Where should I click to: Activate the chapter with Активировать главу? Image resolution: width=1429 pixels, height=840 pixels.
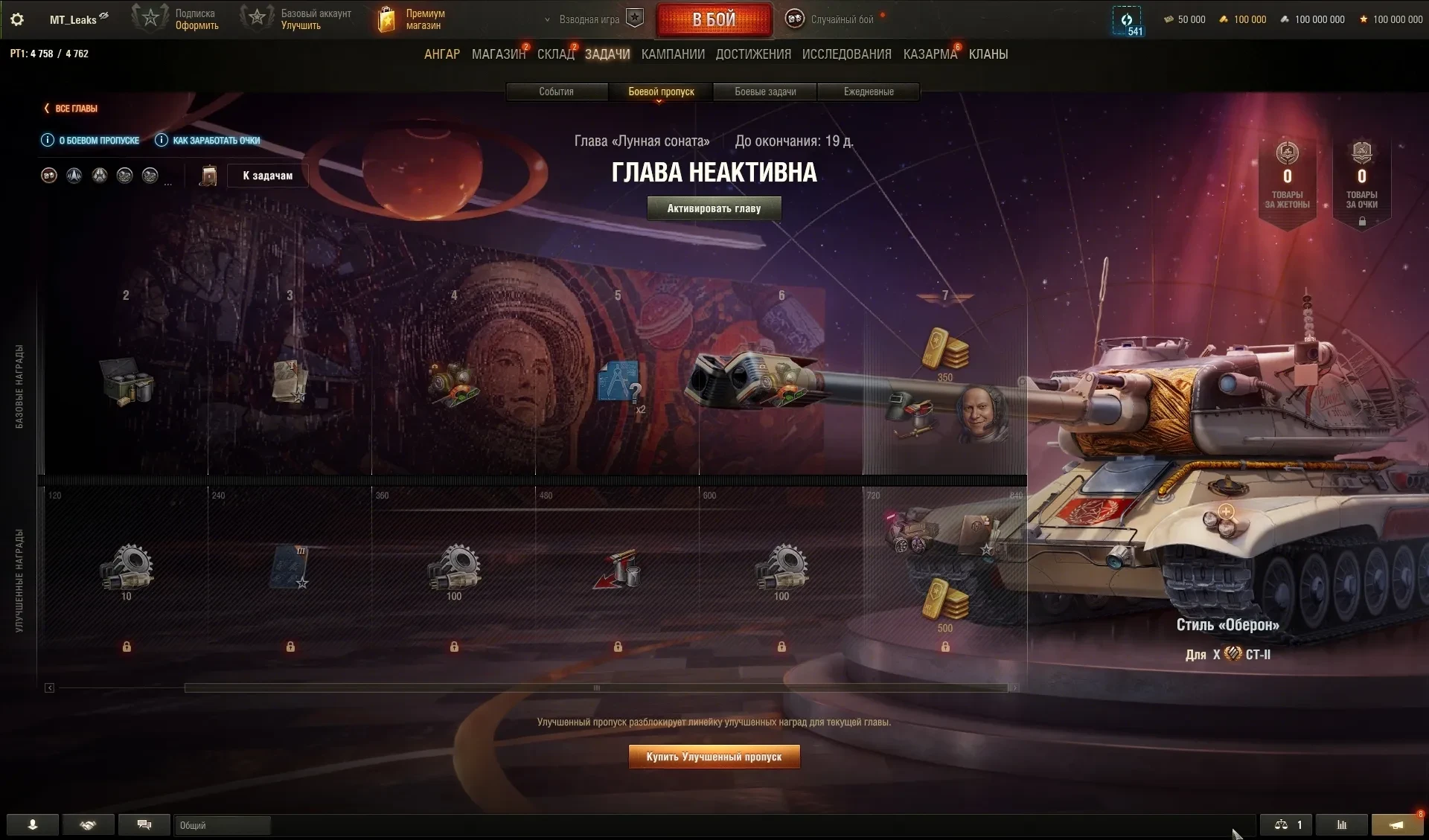tap(714, 208)
